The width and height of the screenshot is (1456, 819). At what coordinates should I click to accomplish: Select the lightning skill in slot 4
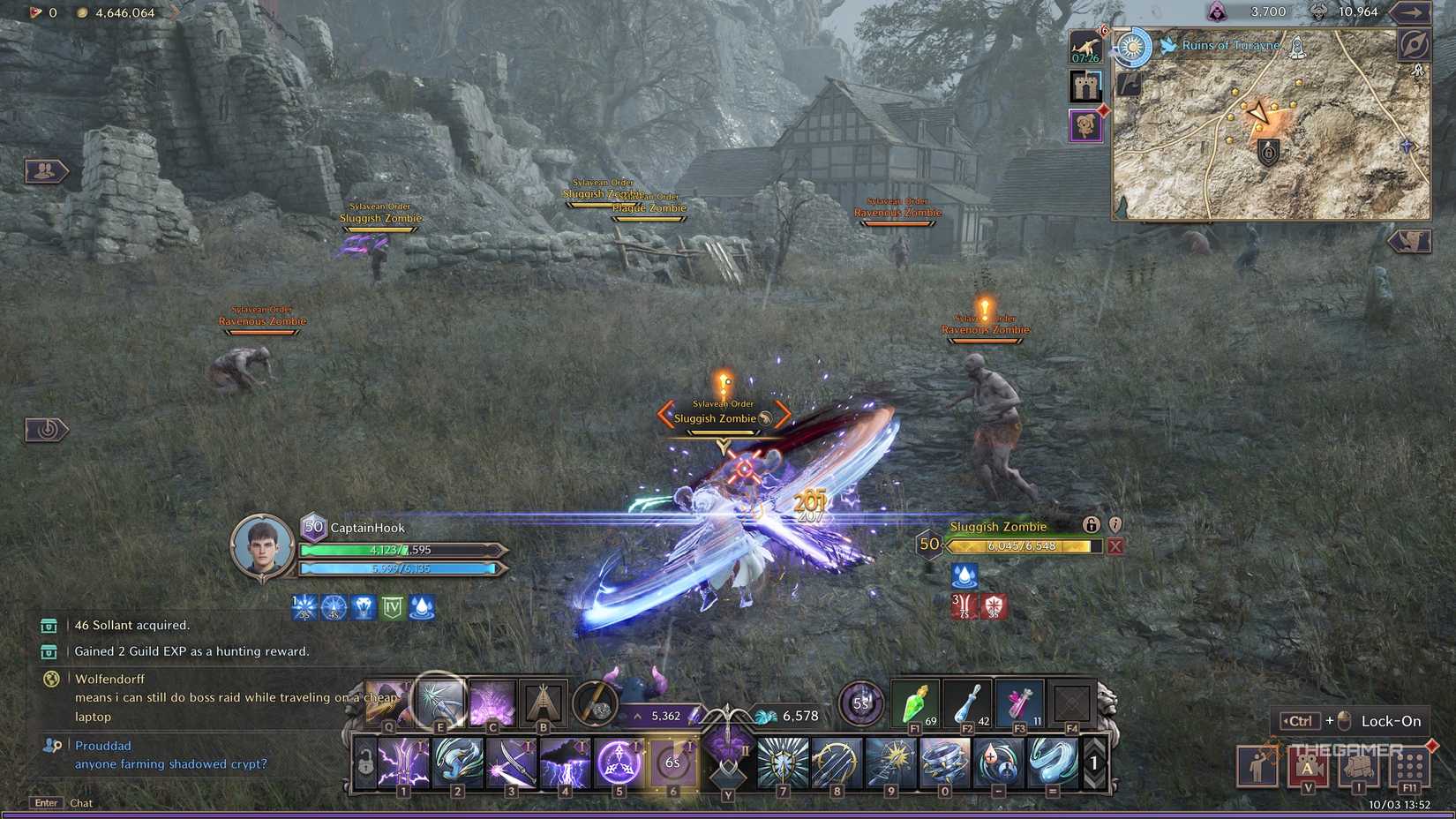pos(565,763)
